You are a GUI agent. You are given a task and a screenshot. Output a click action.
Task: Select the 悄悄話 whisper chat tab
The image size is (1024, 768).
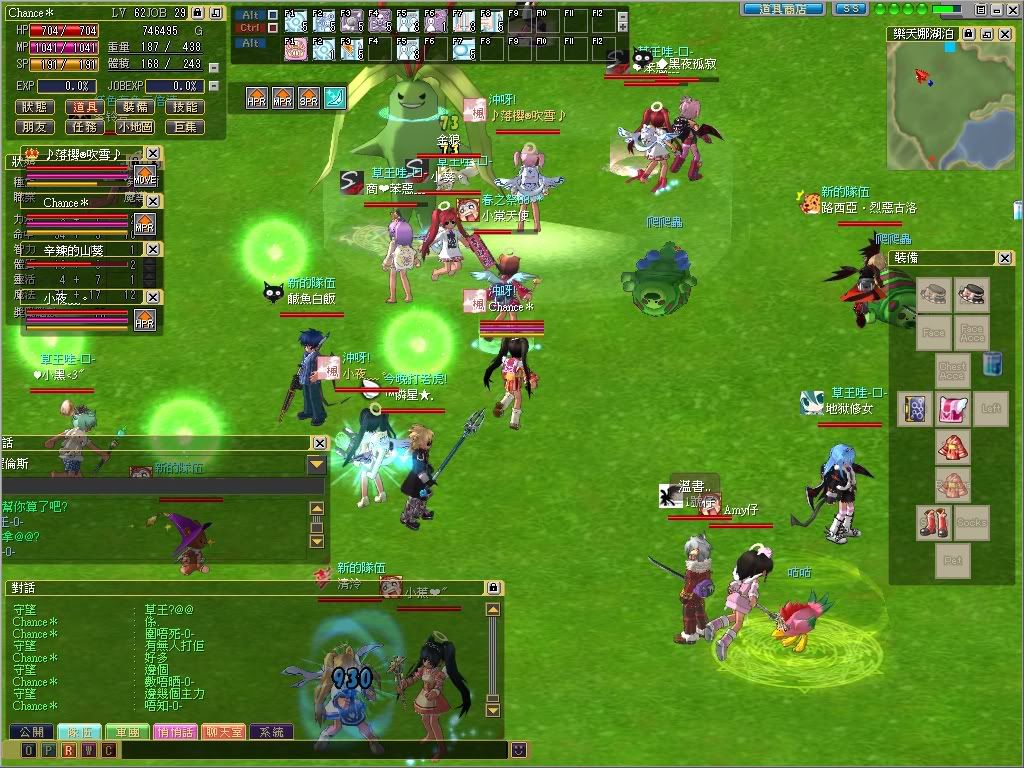(x=176, y=732)
